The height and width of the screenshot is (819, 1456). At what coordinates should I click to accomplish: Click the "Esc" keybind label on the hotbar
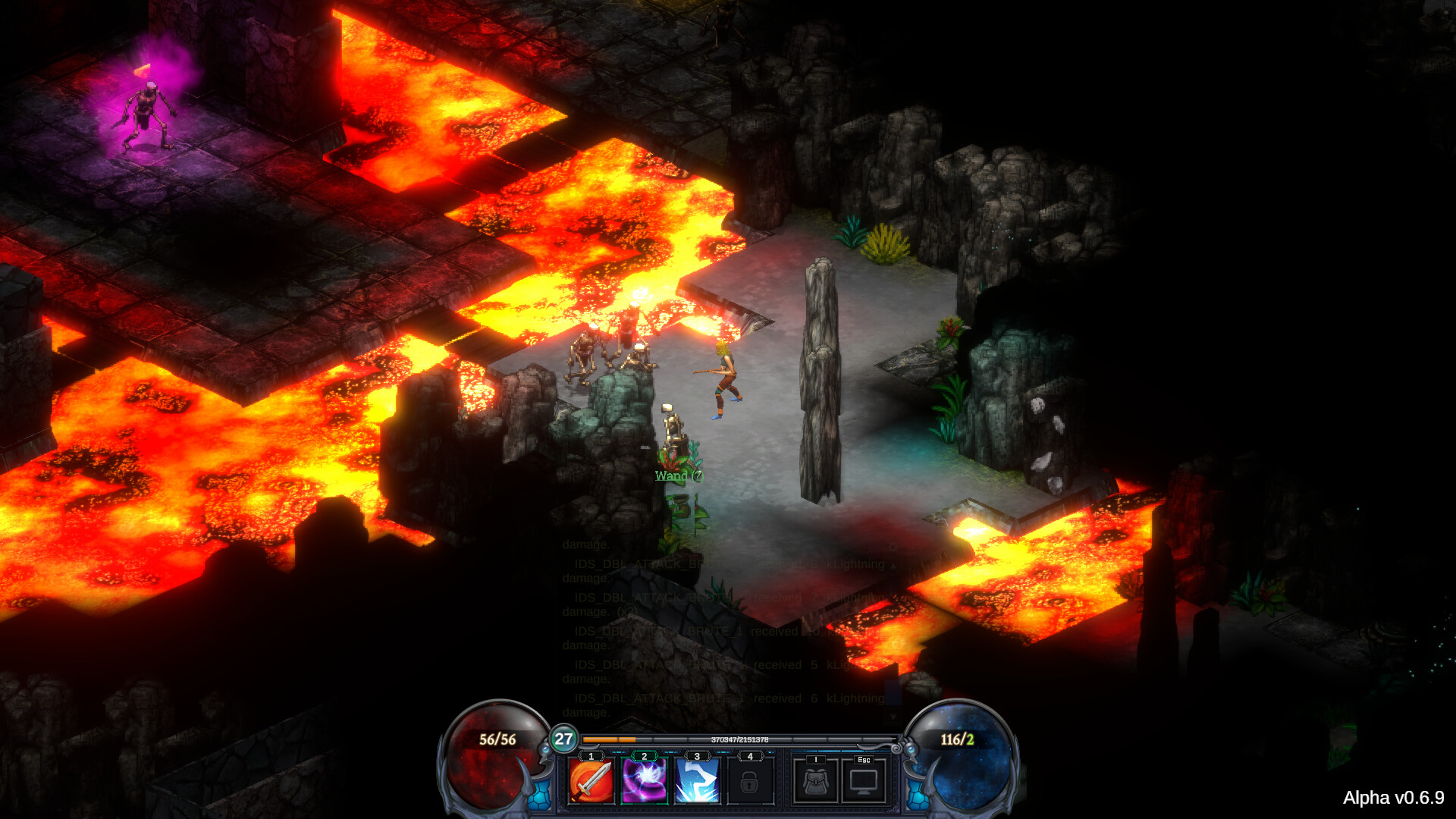863,758
